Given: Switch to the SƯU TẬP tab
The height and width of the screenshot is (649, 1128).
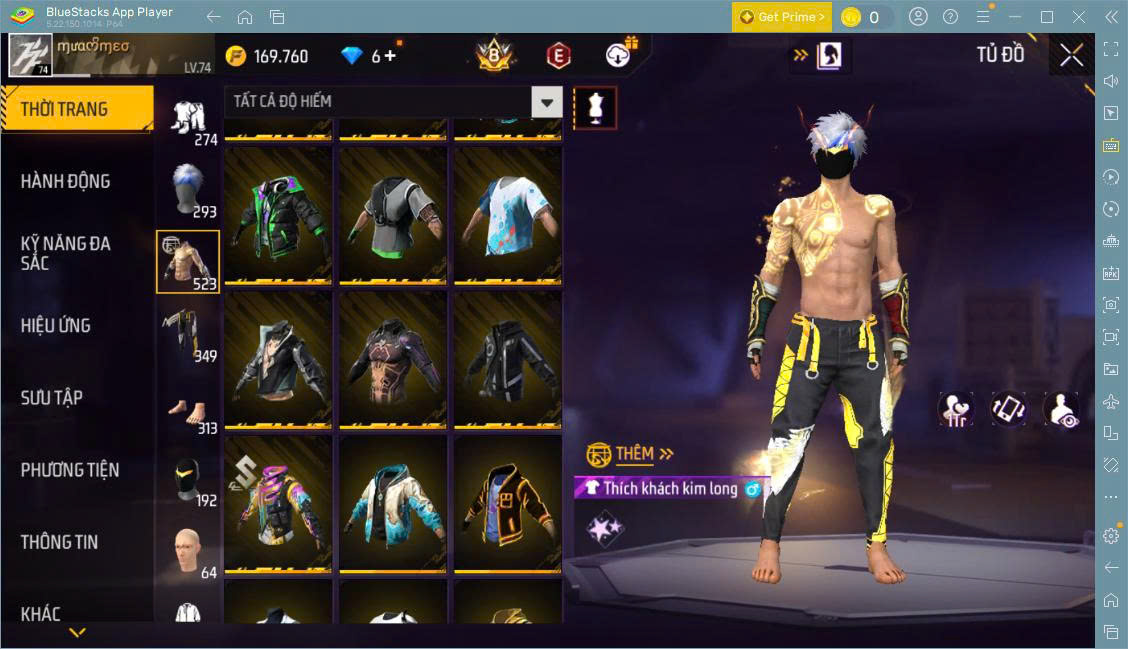Looking at the screenshot, I should [x=52, y=397].
